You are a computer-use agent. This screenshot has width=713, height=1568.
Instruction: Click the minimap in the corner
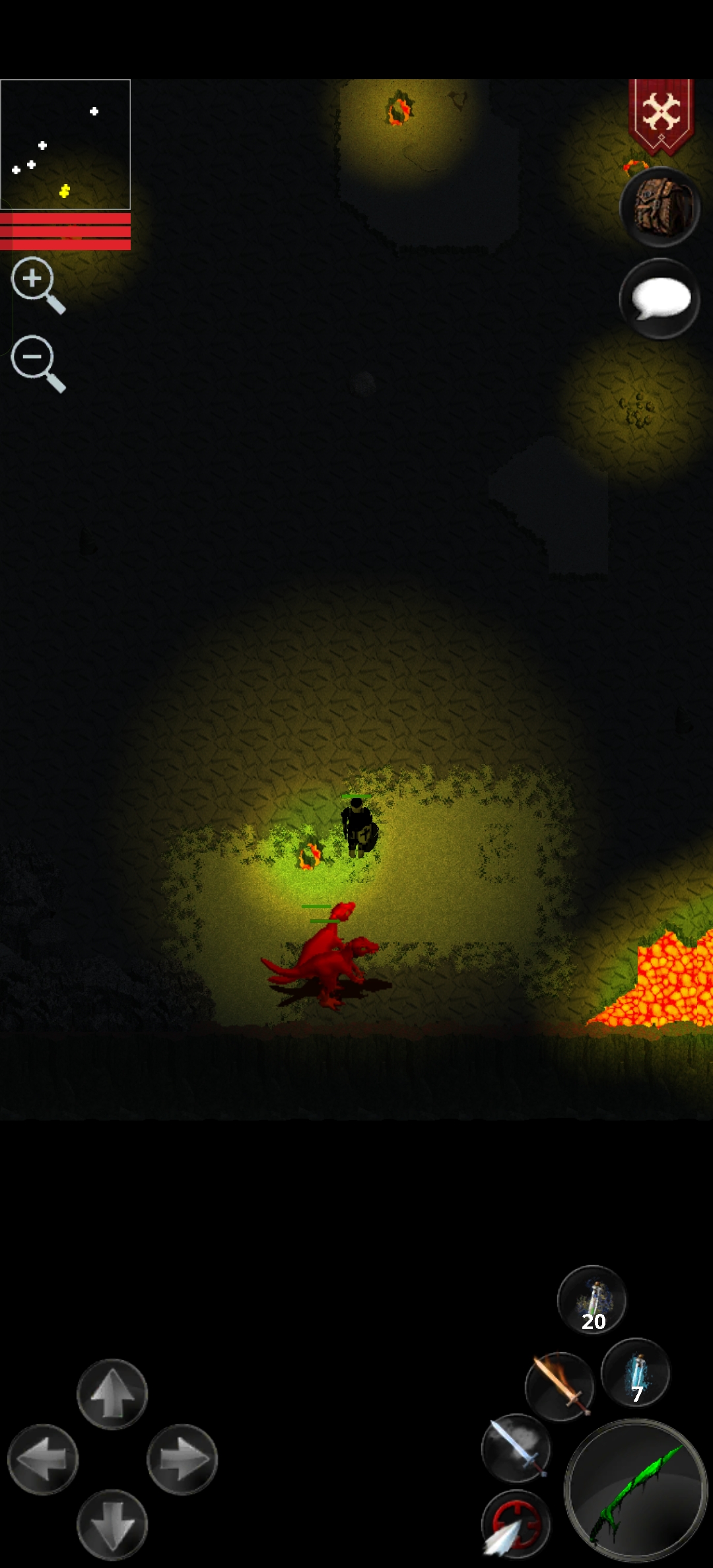(x=65, y=145)
